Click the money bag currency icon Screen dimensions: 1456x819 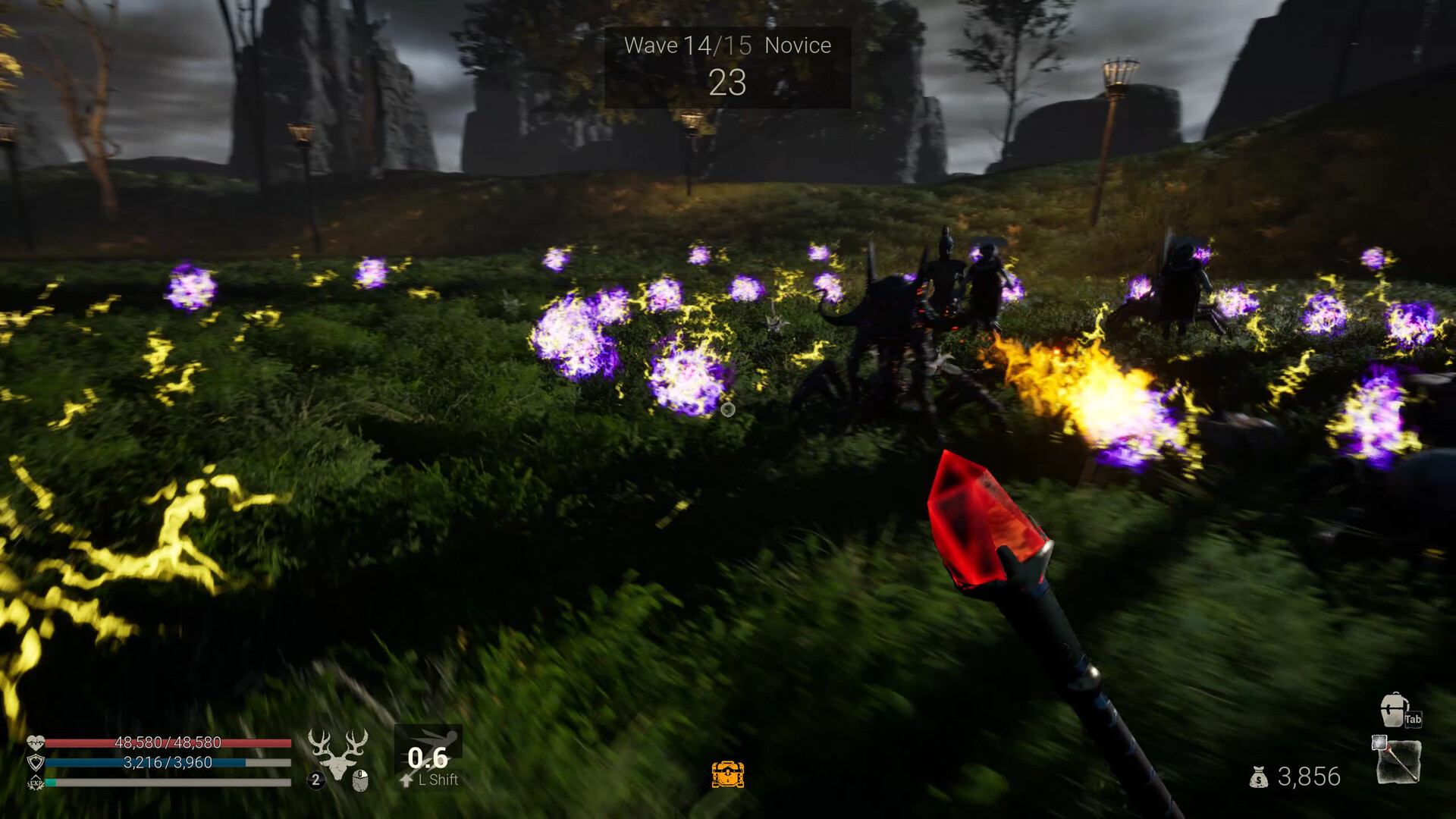[x=1259, y=776]
